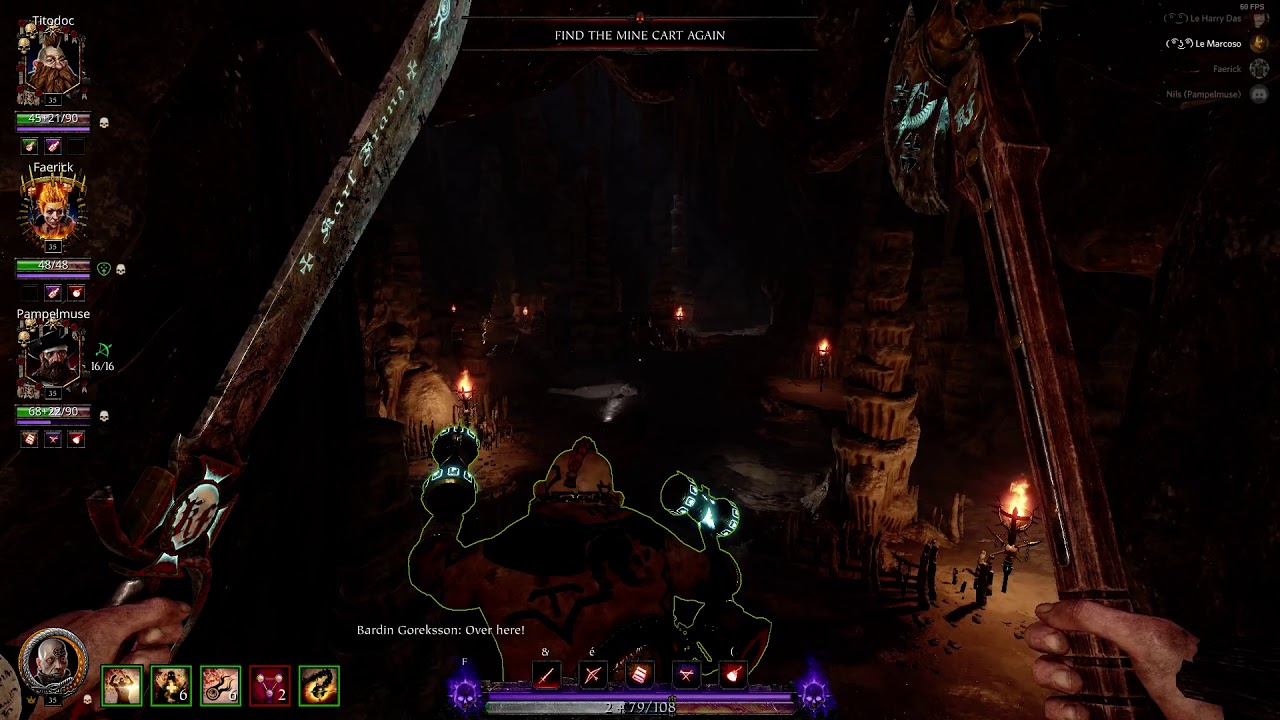1280x720 pixels.
Task: Select the flexing figure buff icon
Action: point(122,686)
